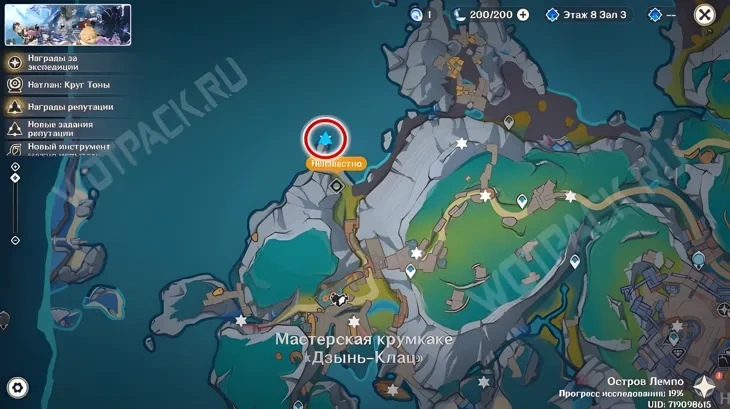Open "Награды репутации" entry
The height and width of the screenshot is (409, 730).
(62, 106)
